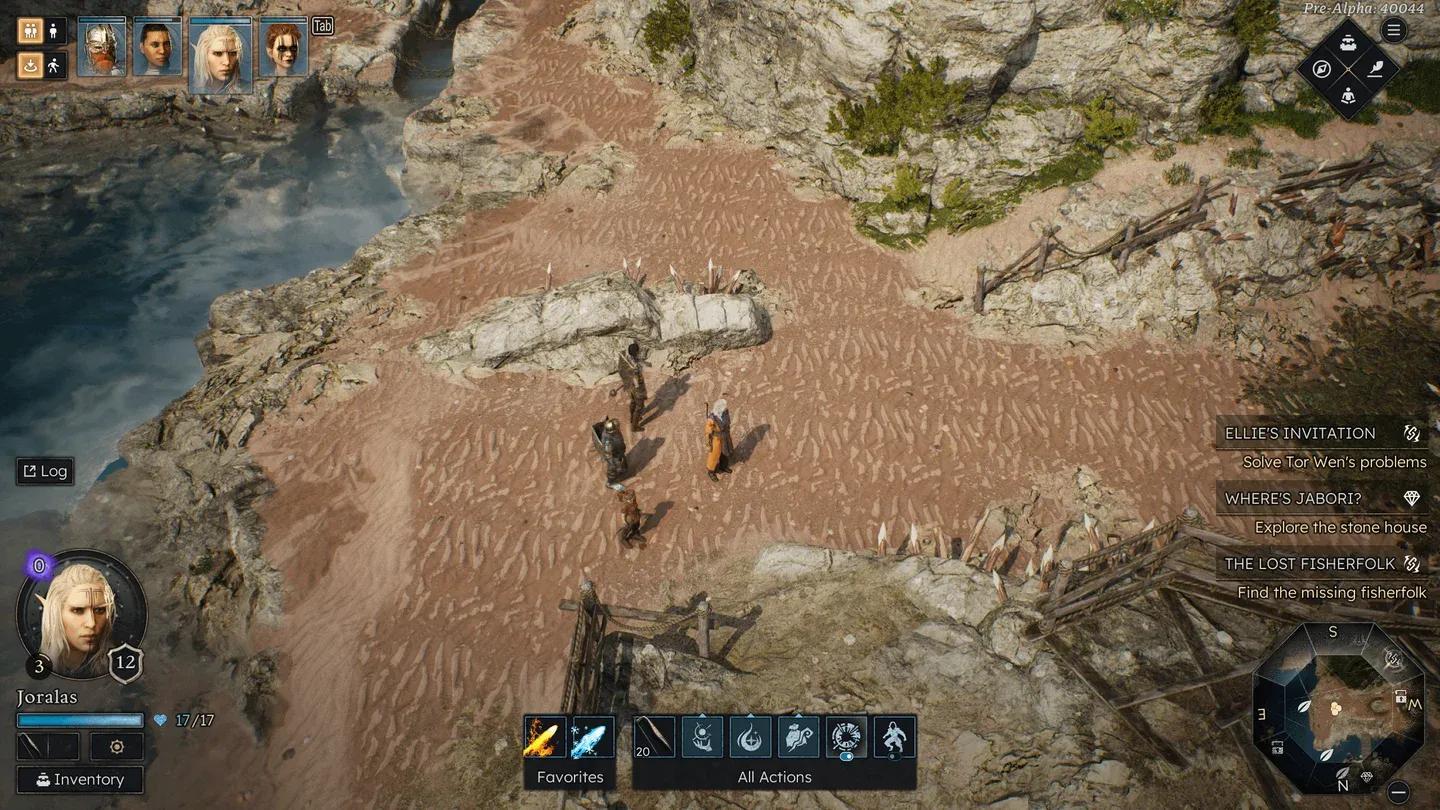Click the camp icon at the diamond's top
This screenshot has height=810, width=1440.
[x=1348, y=42]
